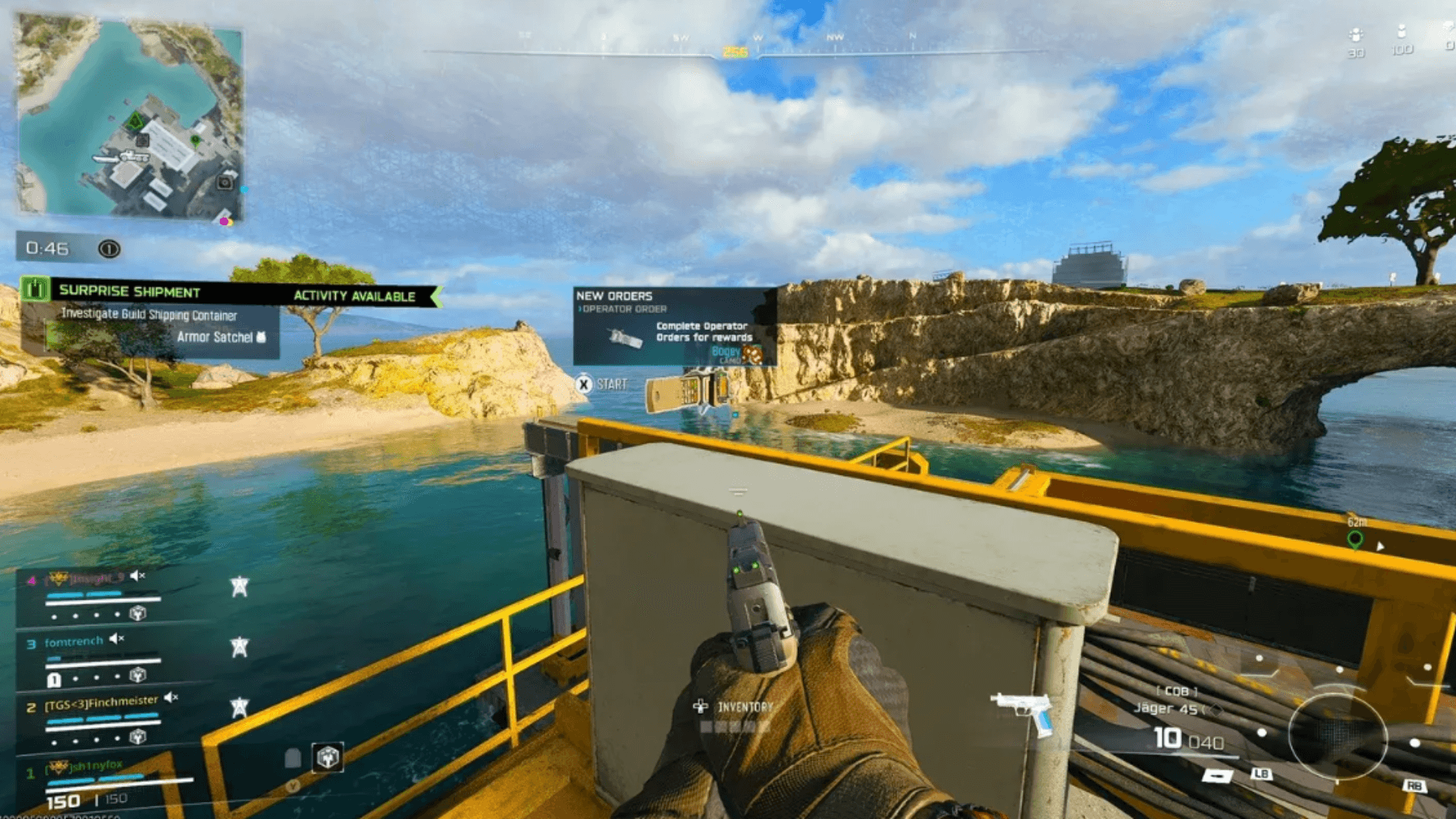Click the minimap in the top-left corner
Image resolution: width=1456 pixels, height=819 pixels.
click(133, 121)
